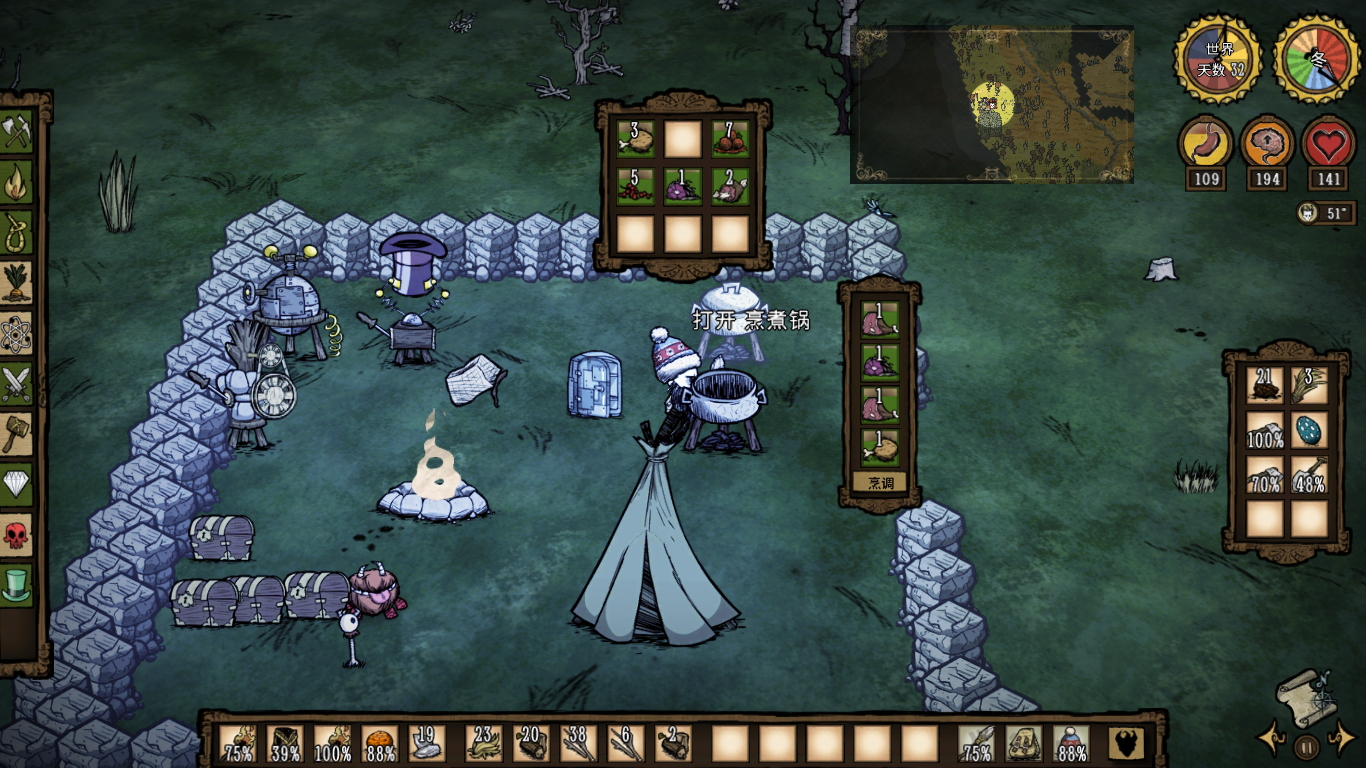1366x768 pixels.
Task: Open the minimap
Action: point(991,104)
